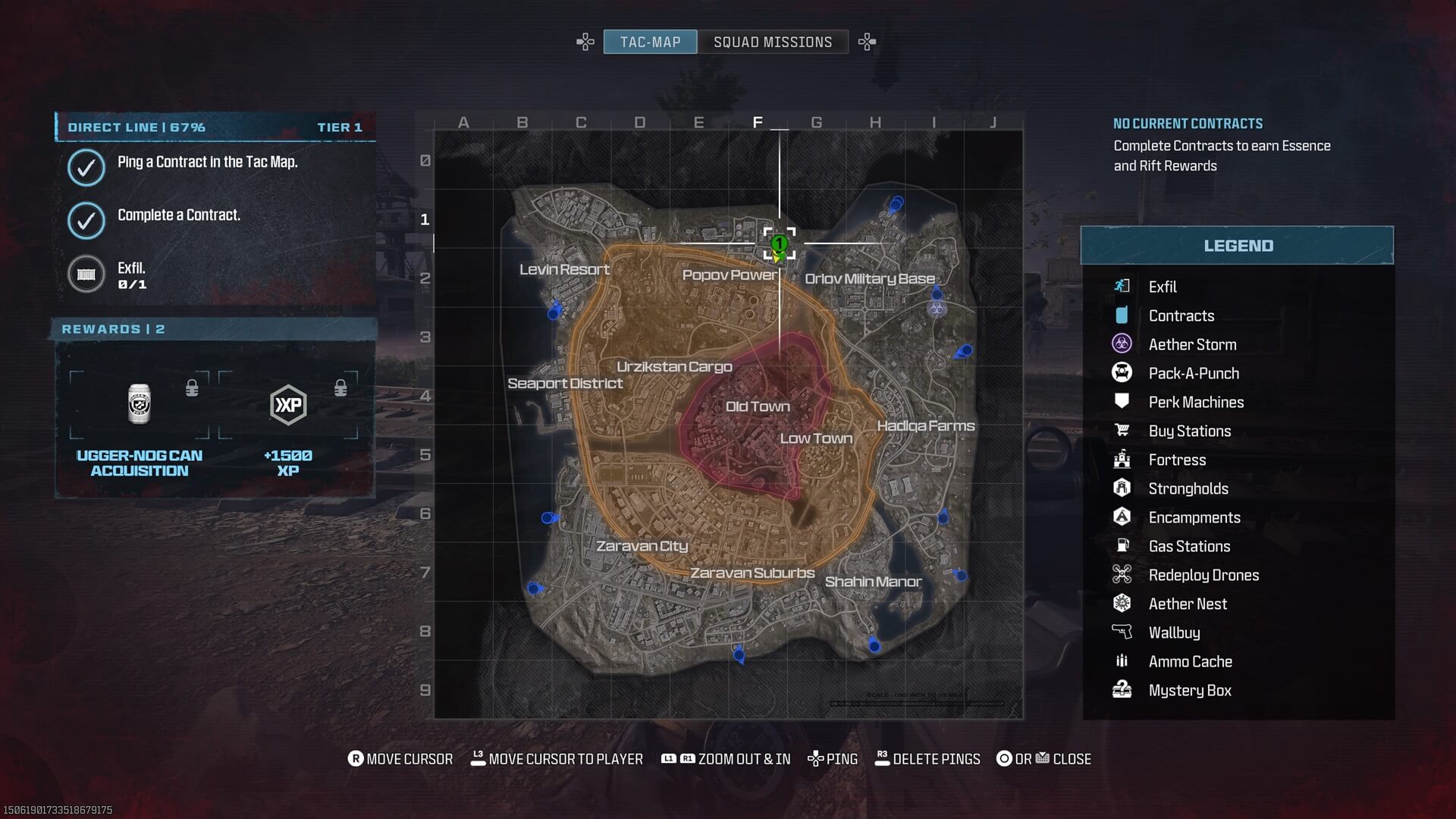
Task: Pick Pack-A-Punch legend entry
Action: (x=1194, y=373)
